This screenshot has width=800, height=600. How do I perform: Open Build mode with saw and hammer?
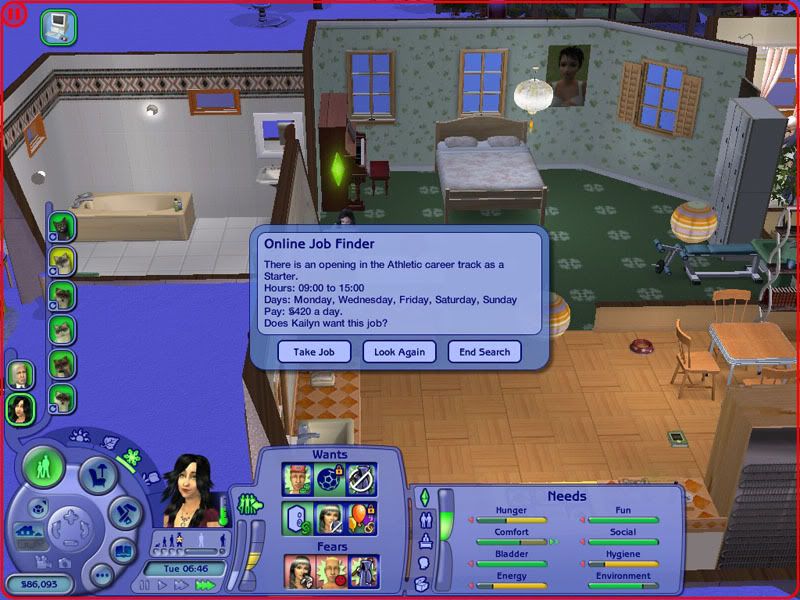click(x=124, y=513)
